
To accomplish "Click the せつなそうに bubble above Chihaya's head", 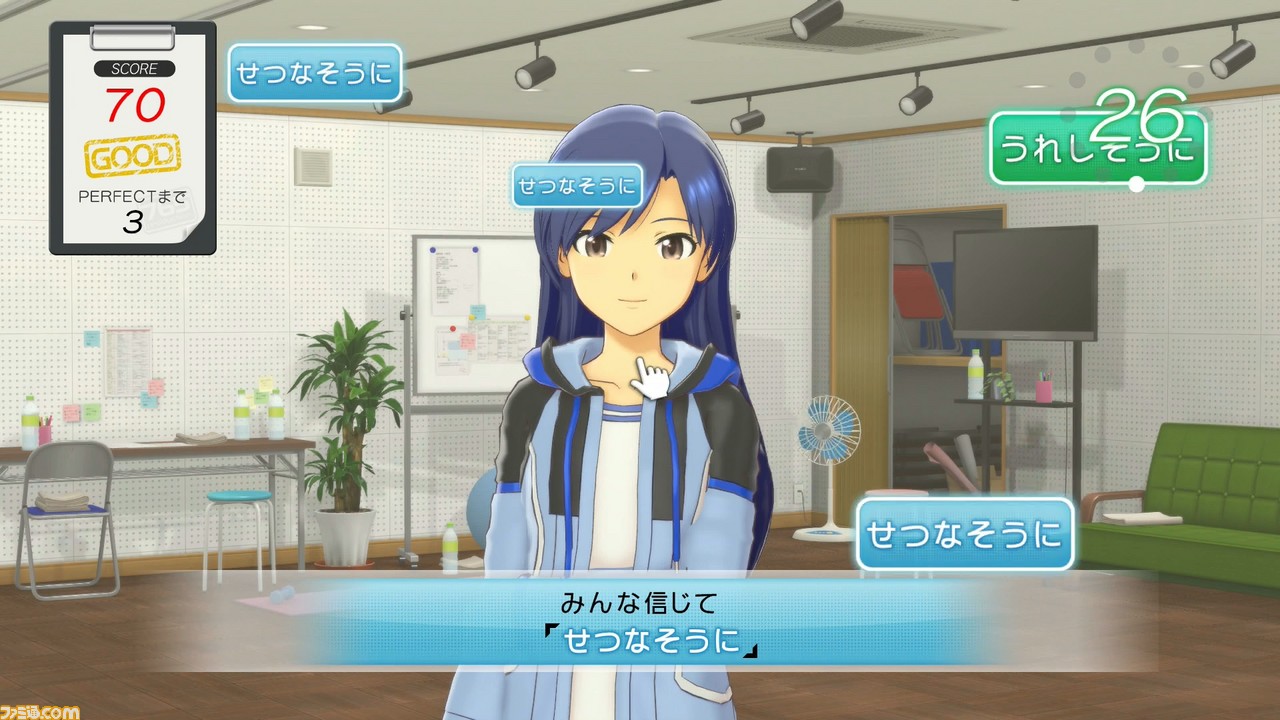I will click(576, 186).
